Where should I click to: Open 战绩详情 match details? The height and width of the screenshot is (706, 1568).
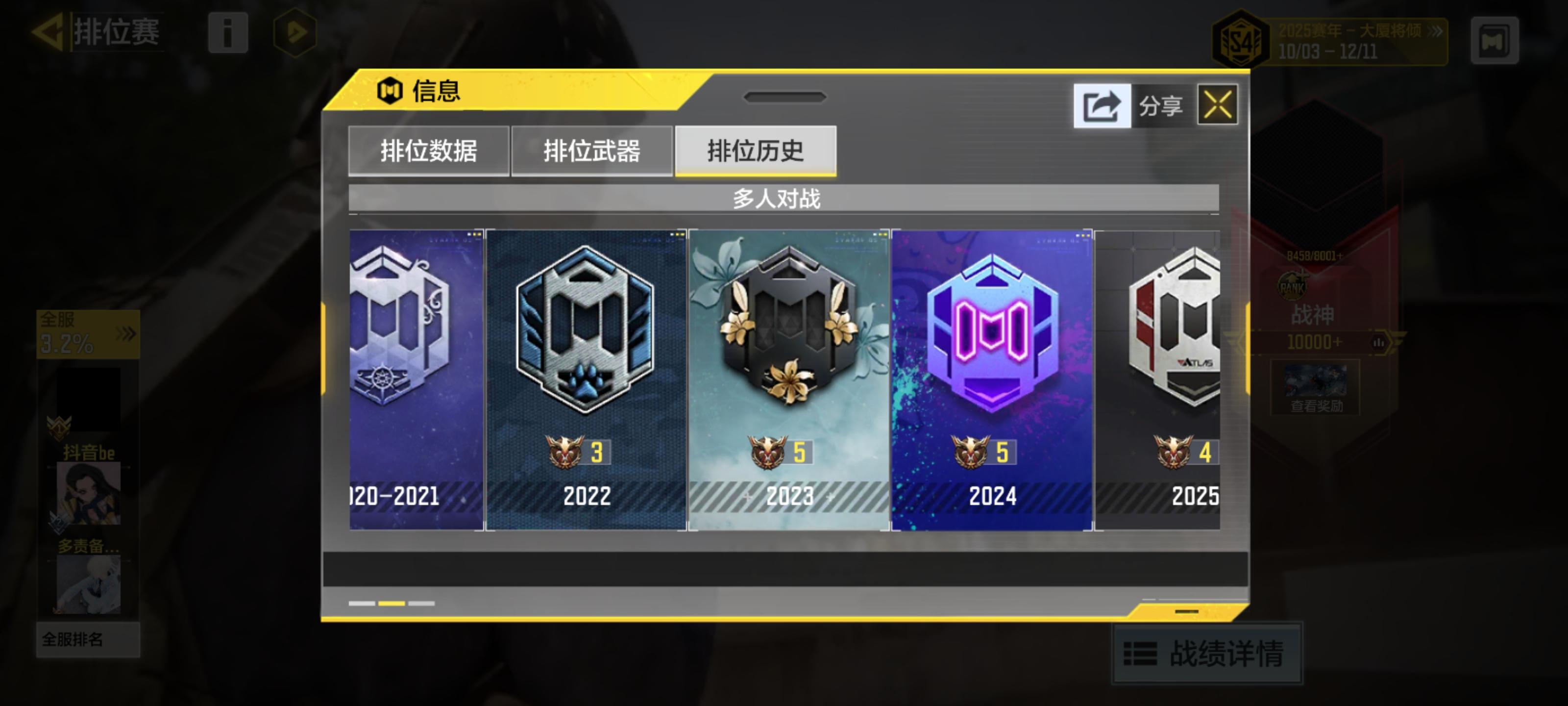(x=1209, y=654)
